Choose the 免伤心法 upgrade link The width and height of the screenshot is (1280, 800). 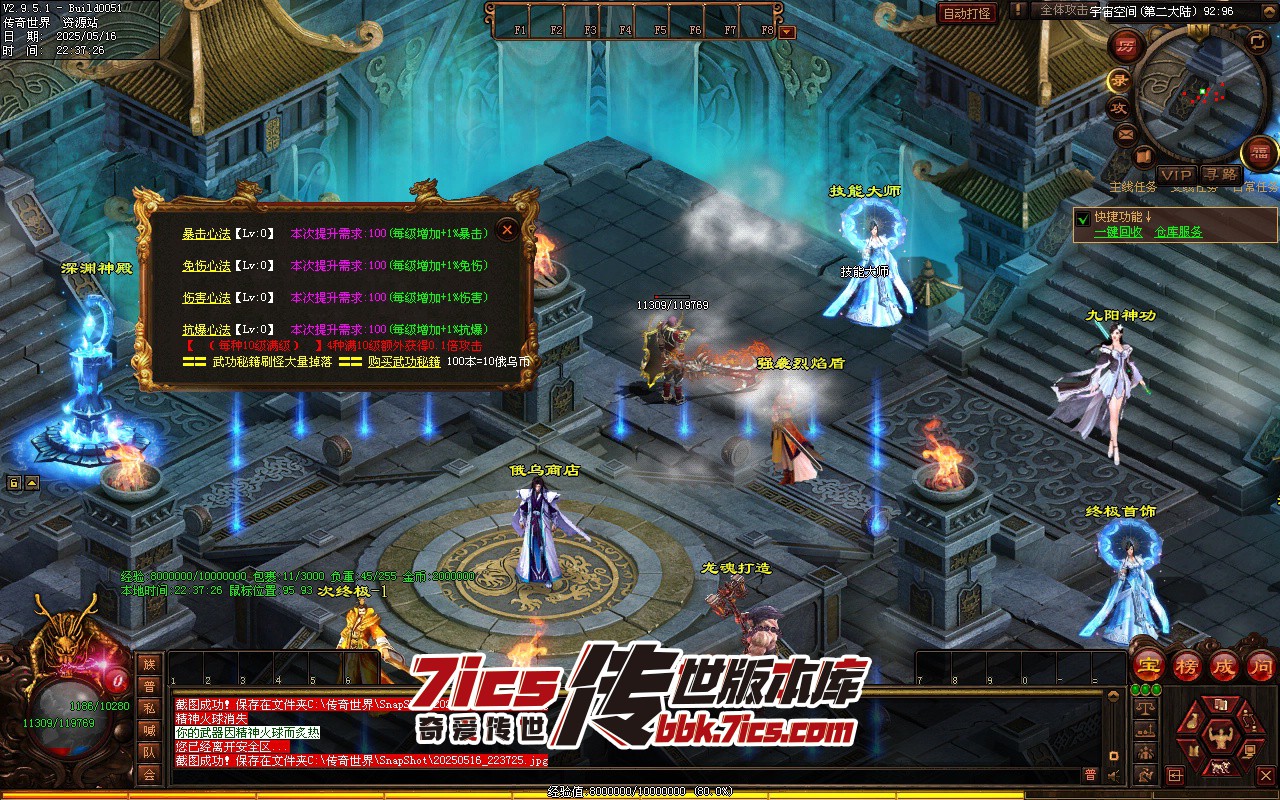(206, 266)
